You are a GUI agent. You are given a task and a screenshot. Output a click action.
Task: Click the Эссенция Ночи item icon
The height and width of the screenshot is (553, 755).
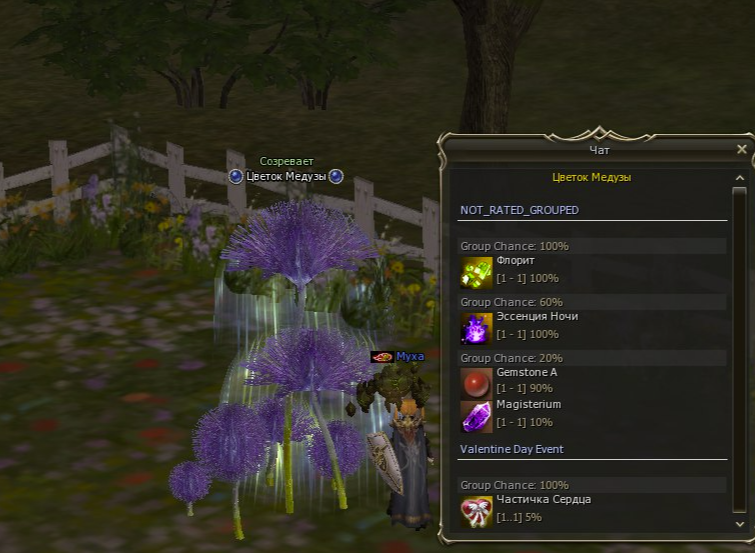point(476,327)
